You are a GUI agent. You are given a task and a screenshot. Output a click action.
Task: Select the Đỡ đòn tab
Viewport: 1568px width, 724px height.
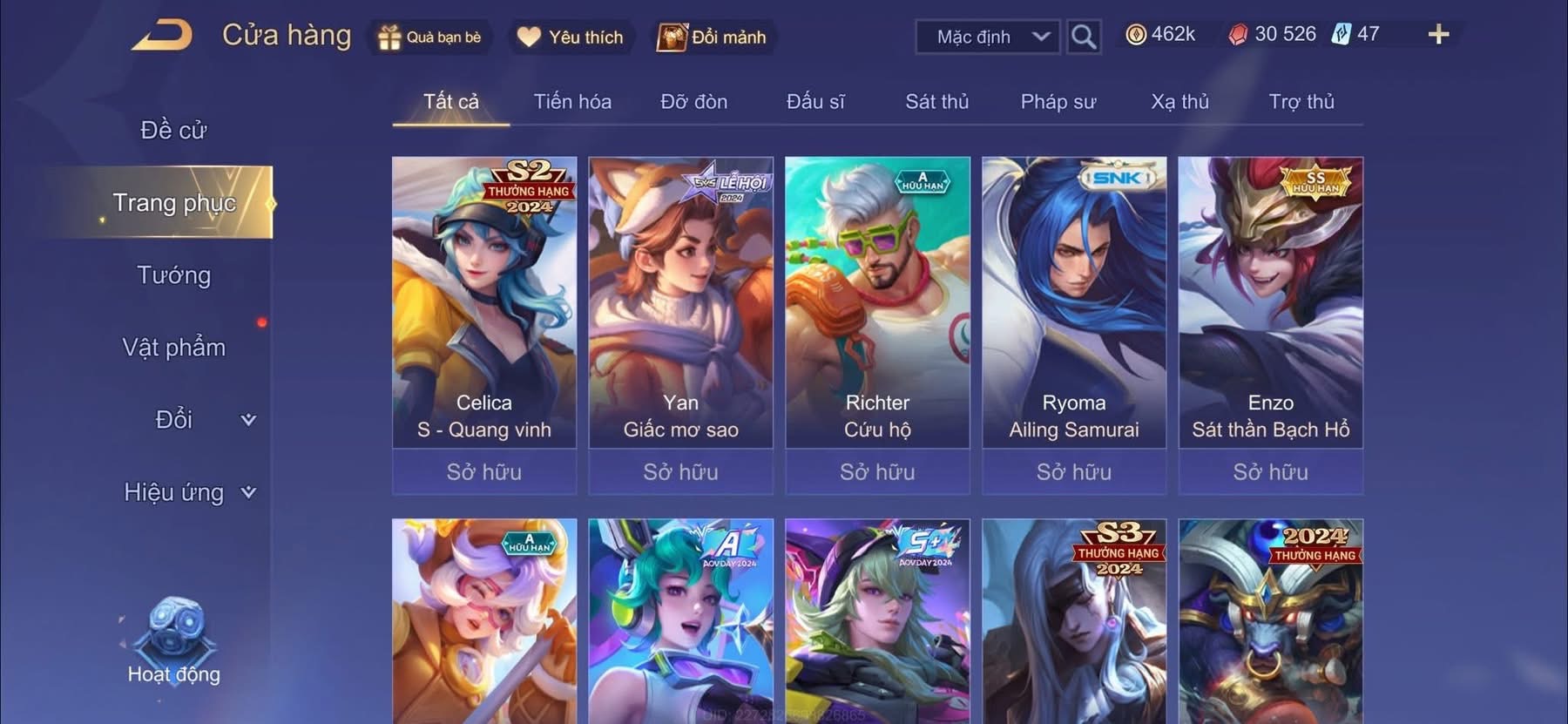[x=693, y=102]
